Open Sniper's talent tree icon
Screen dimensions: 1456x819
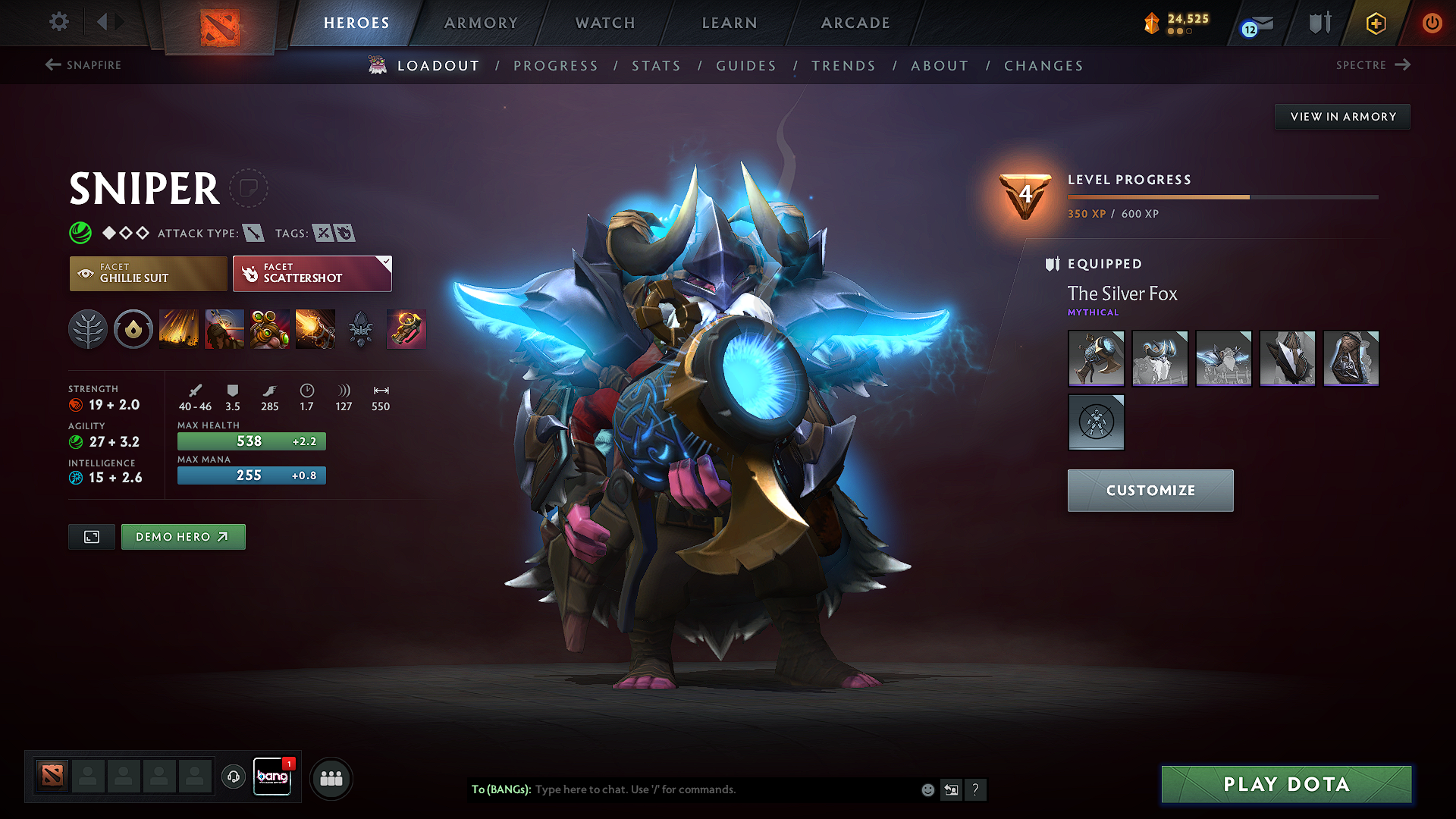point(88,329)
